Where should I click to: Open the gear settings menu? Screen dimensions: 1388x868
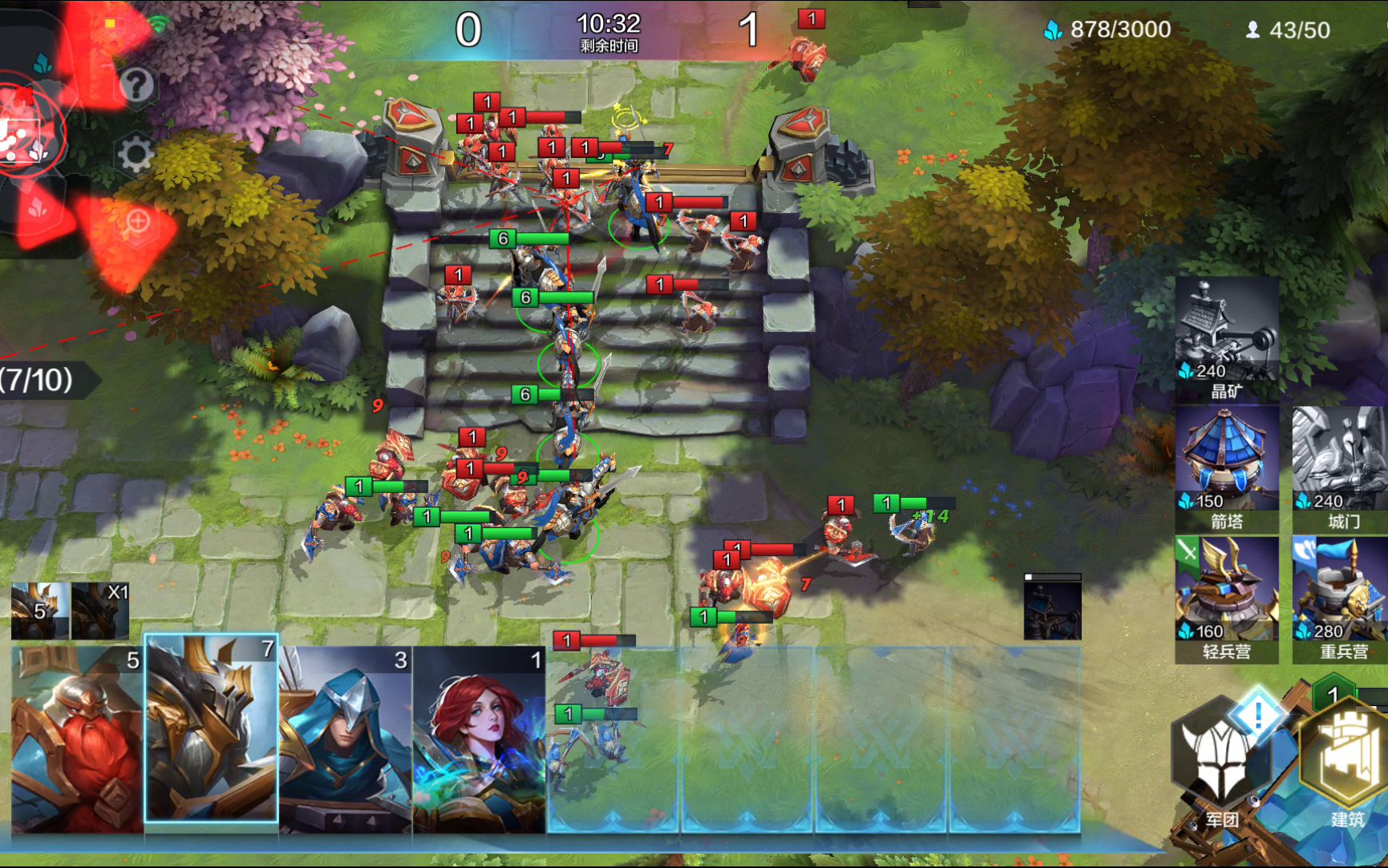(135, 154)
